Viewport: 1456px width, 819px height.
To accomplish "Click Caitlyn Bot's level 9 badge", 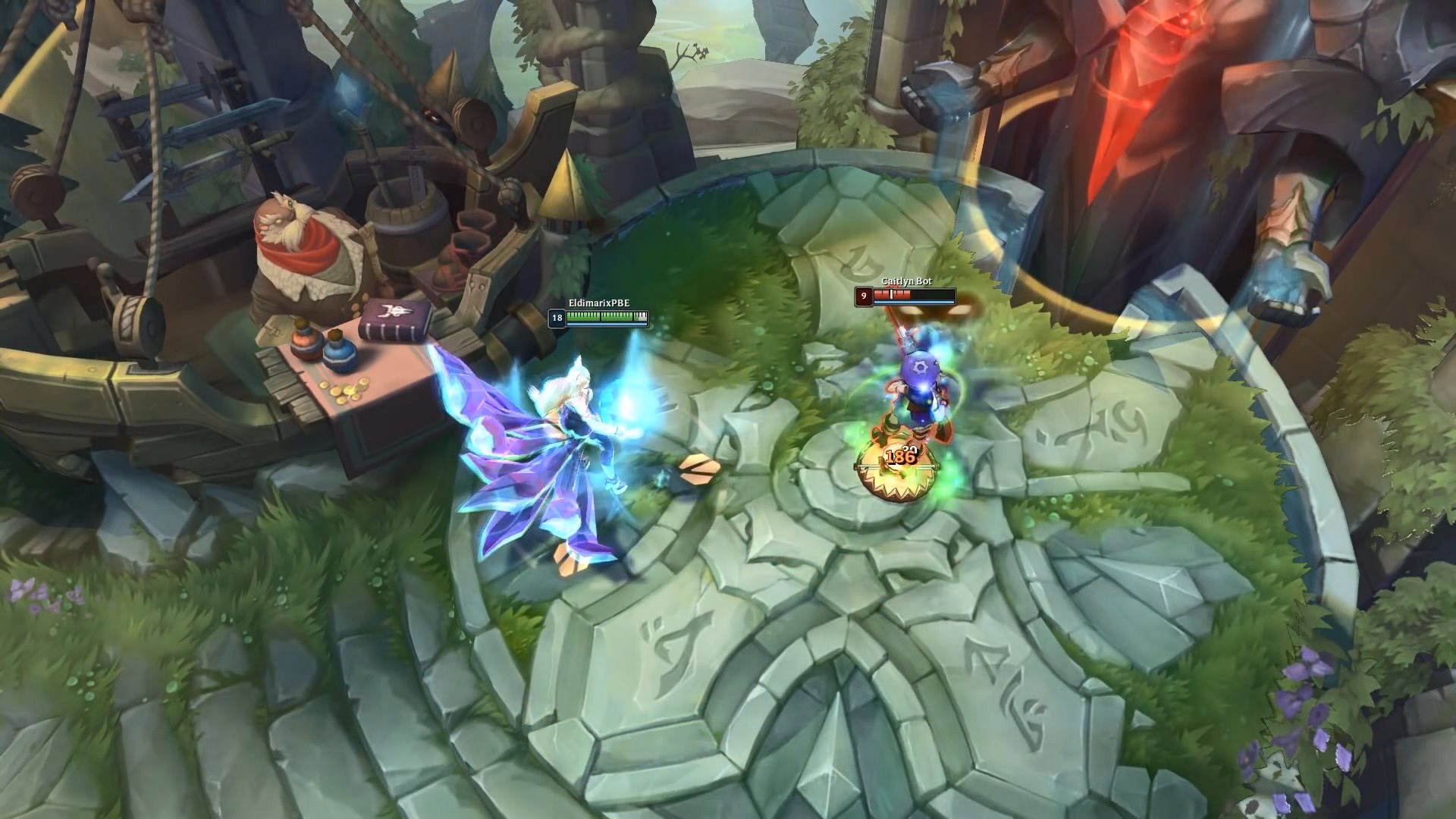I will click(x=864, y=297).
